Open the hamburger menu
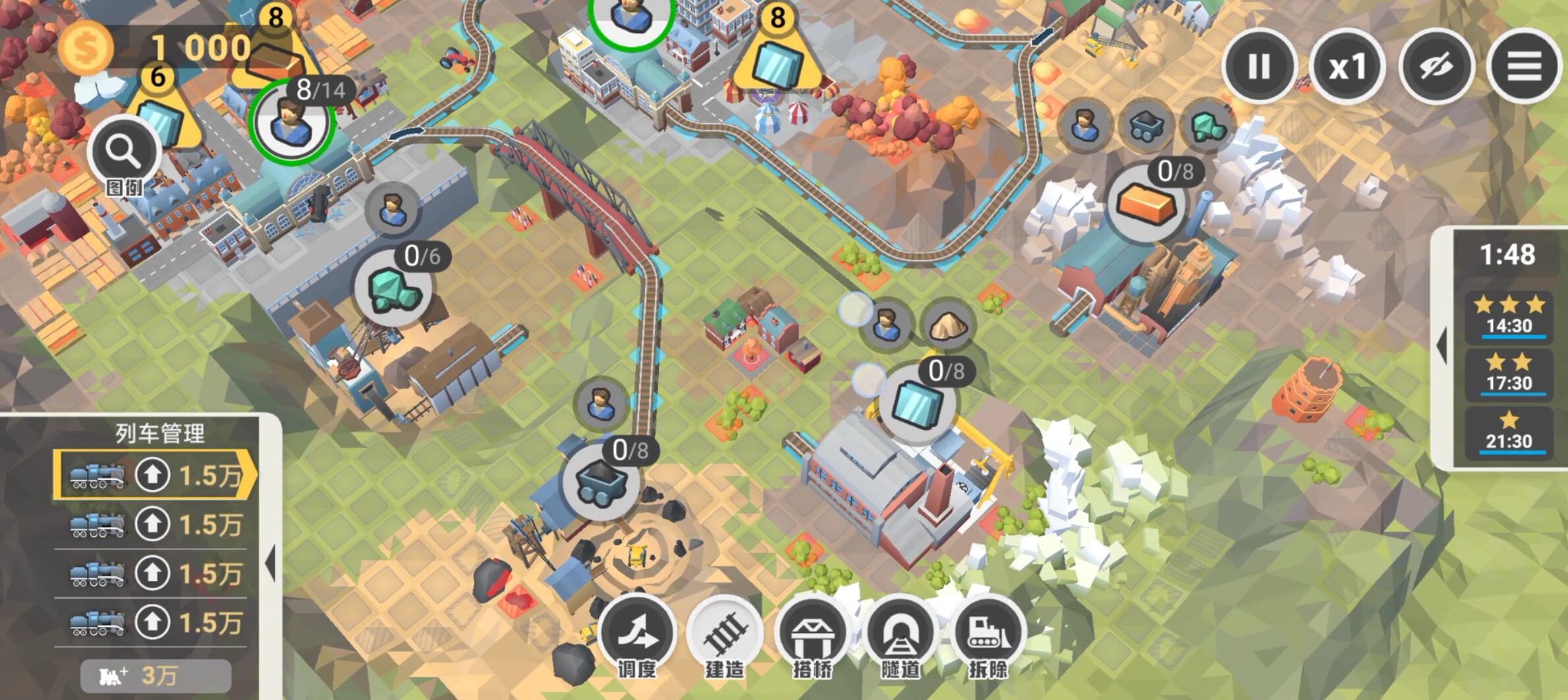Image resolution: width=1568 pixels, height=700 pixels. click(x=1524, y=66)
